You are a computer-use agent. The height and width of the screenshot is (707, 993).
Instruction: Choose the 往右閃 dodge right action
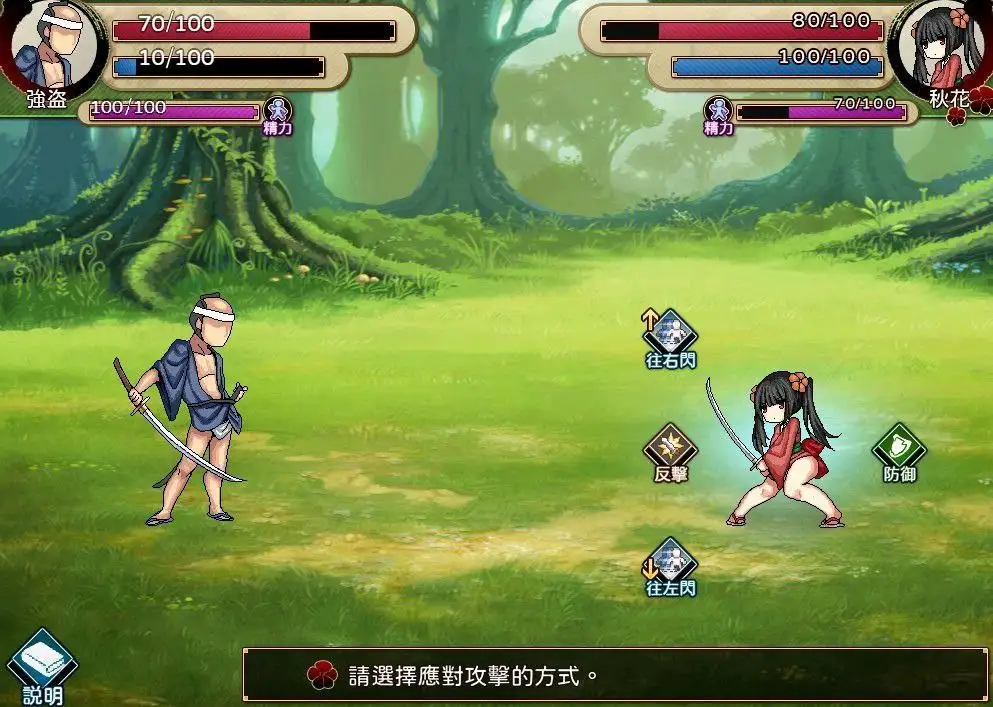[670, 333]
